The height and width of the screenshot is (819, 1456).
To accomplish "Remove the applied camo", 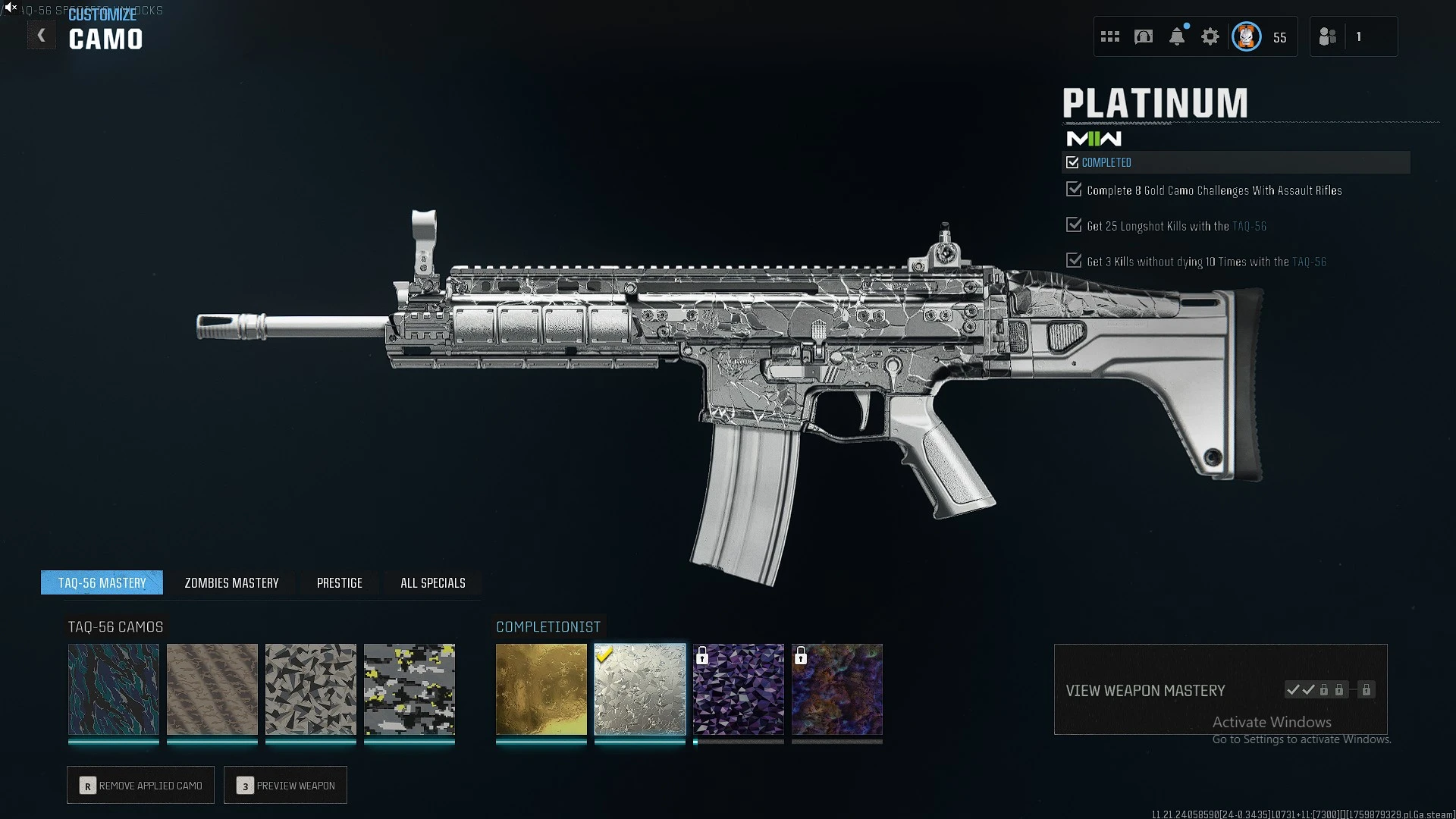I will 140,786.
